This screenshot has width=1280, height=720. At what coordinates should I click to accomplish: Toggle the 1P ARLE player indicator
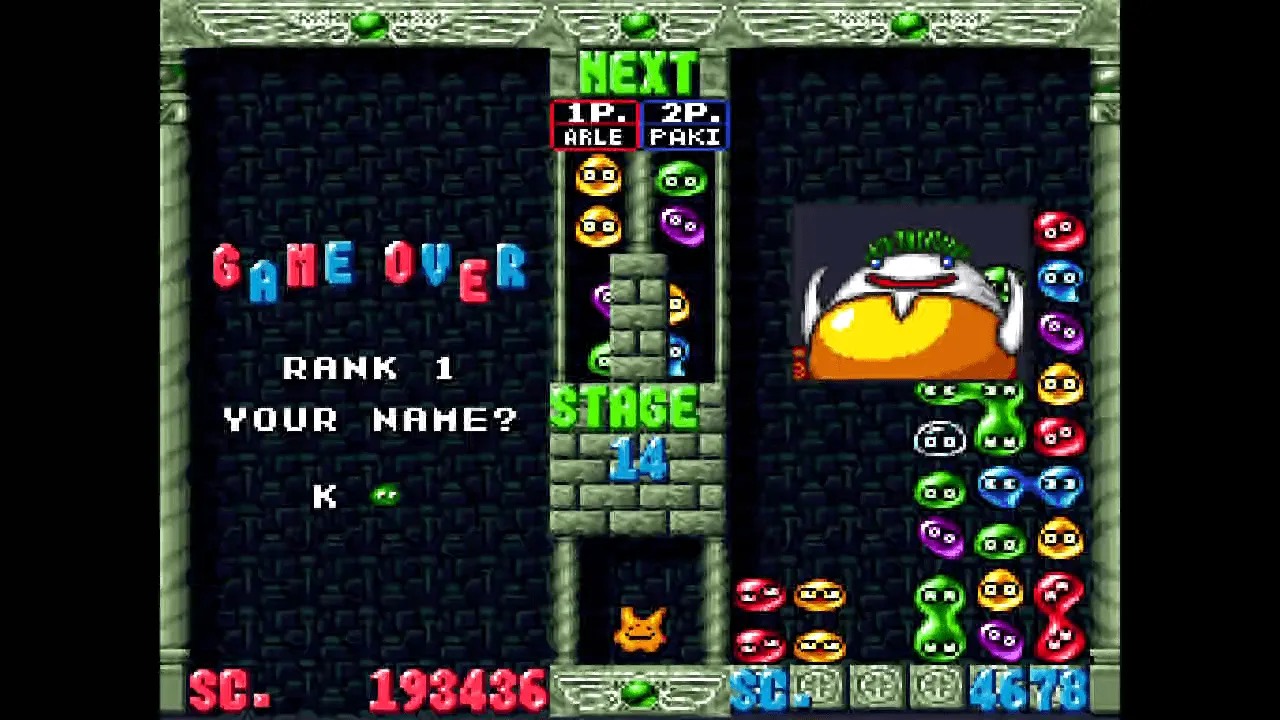coord(595,123)
